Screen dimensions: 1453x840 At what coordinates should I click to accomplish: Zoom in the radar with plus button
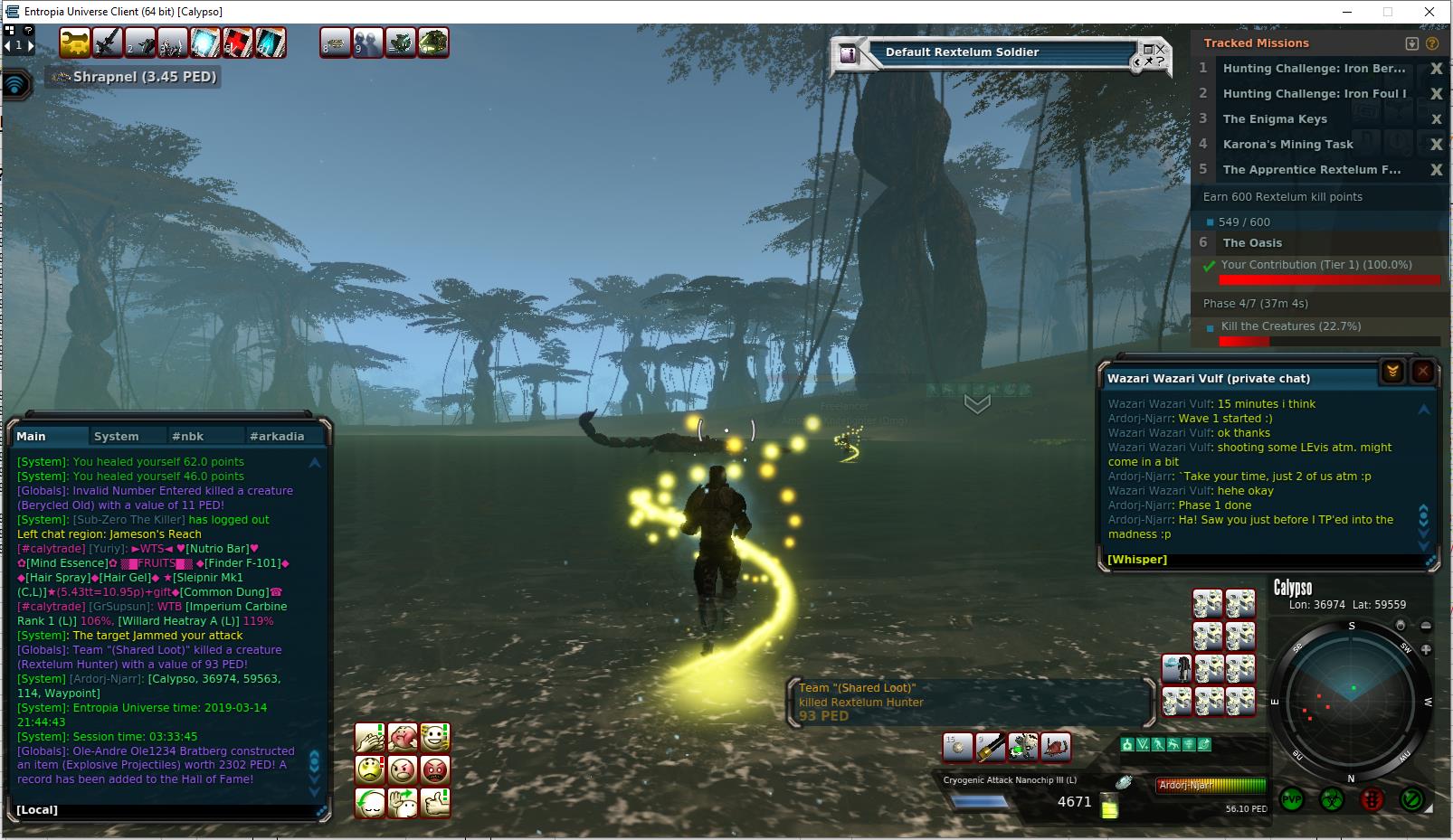(1426, 649)
